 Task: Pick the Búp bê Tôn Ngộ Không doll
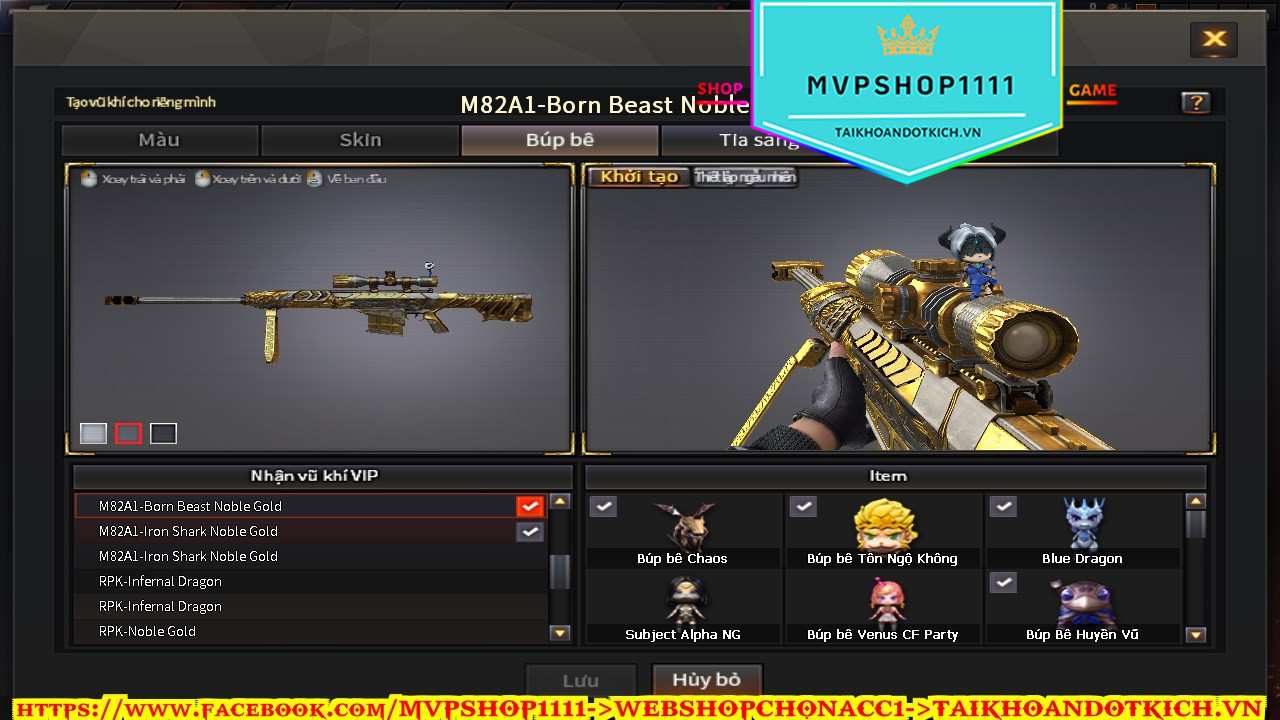(883, 531)
